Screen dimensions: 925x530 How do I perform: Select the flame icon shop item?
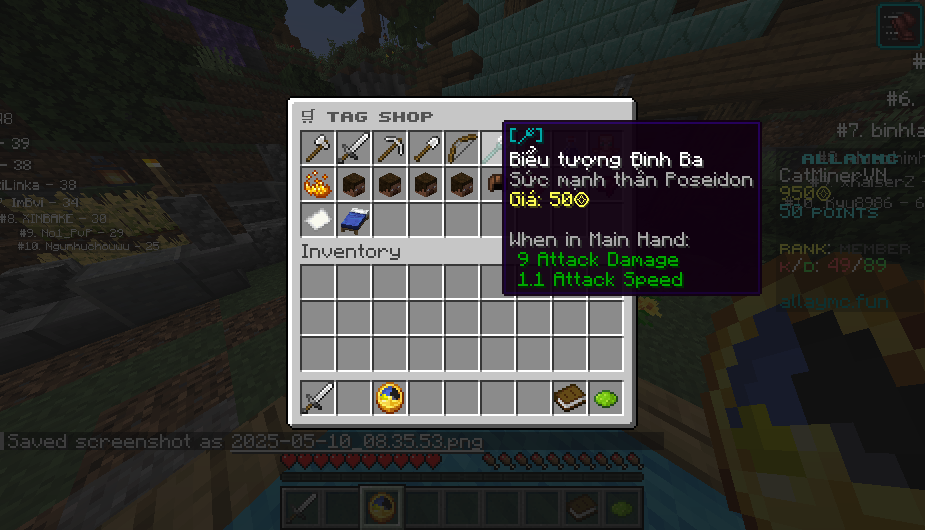click(x=317, y=184)
